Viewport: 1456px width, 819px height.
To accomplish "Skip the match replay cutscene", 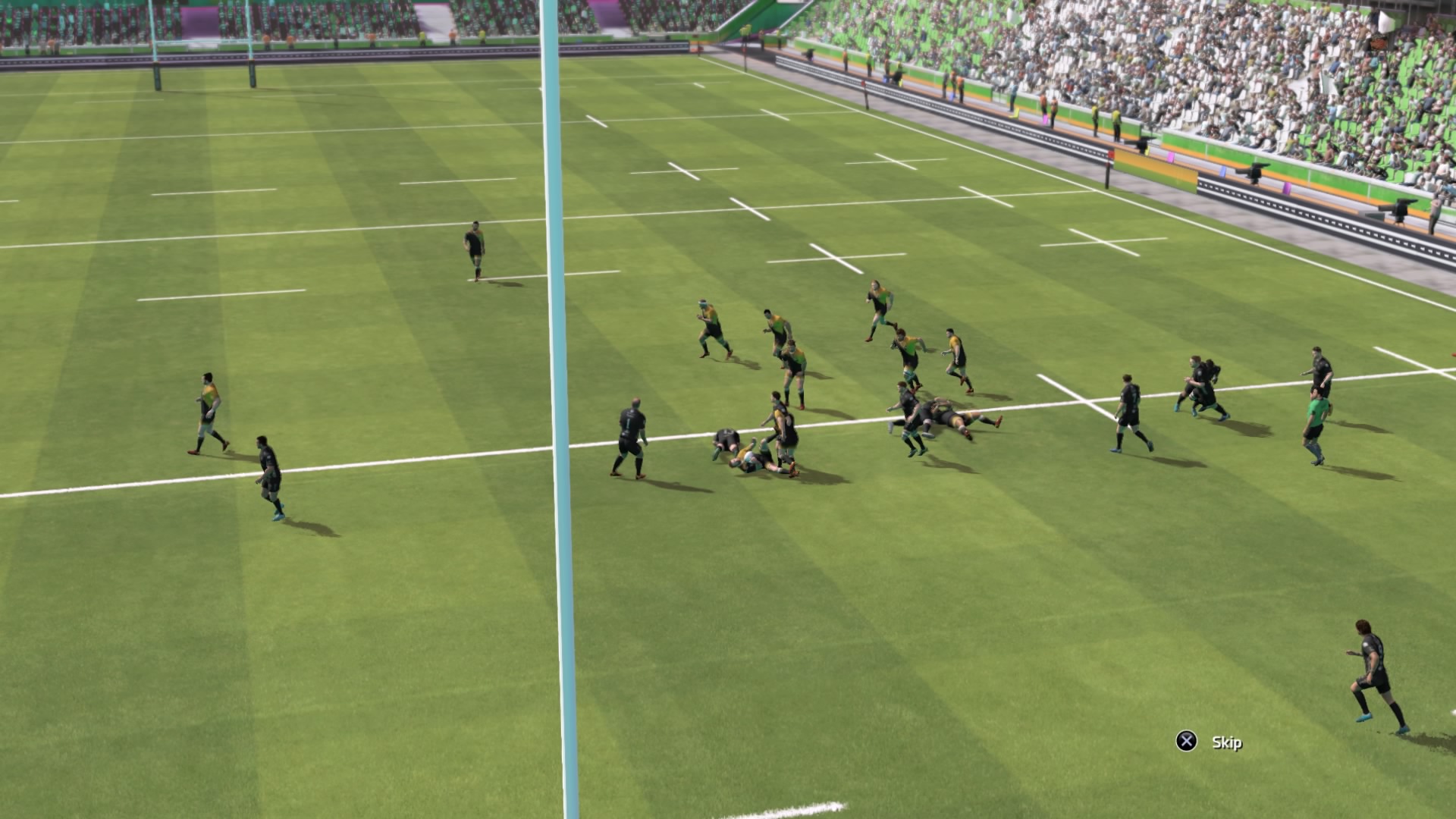I will (x=1209, y=742).
